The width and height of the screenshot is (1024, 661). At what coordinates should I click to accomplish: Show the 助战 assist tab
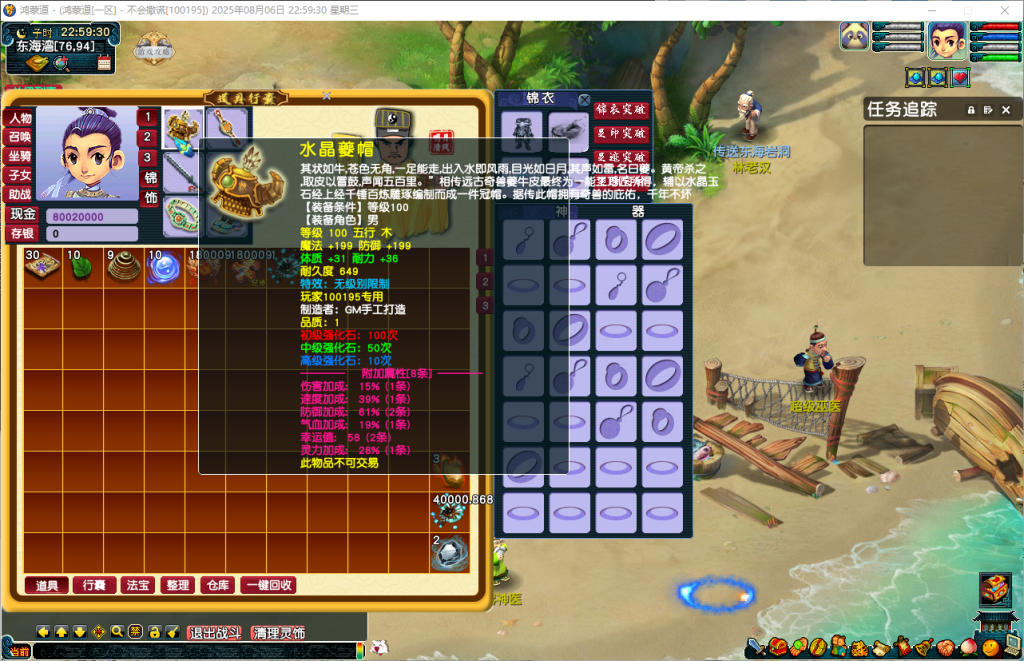pos(20,194)
